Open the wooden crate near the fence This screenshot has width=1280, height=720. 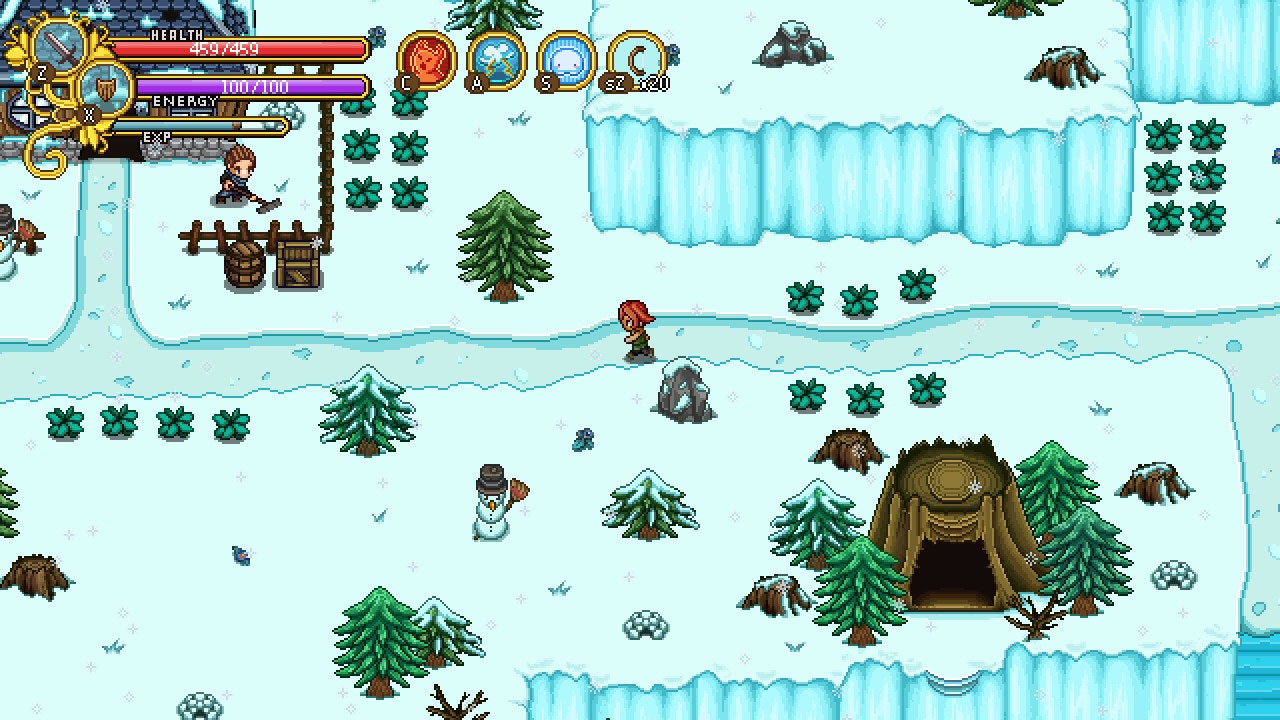click(296, 262)
